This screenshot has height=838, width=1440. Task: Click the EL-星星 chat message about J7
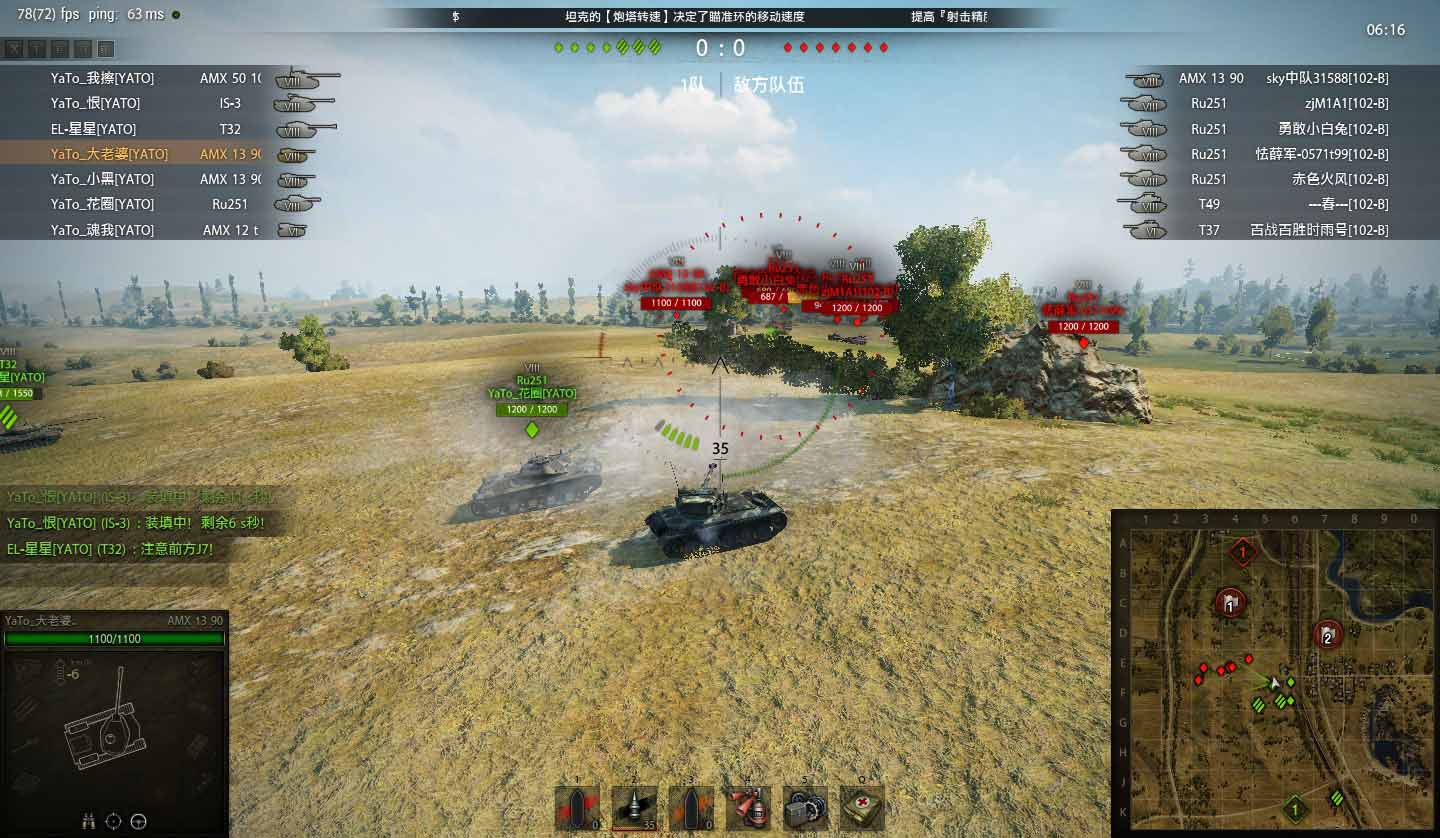click(x=110, y=549)
